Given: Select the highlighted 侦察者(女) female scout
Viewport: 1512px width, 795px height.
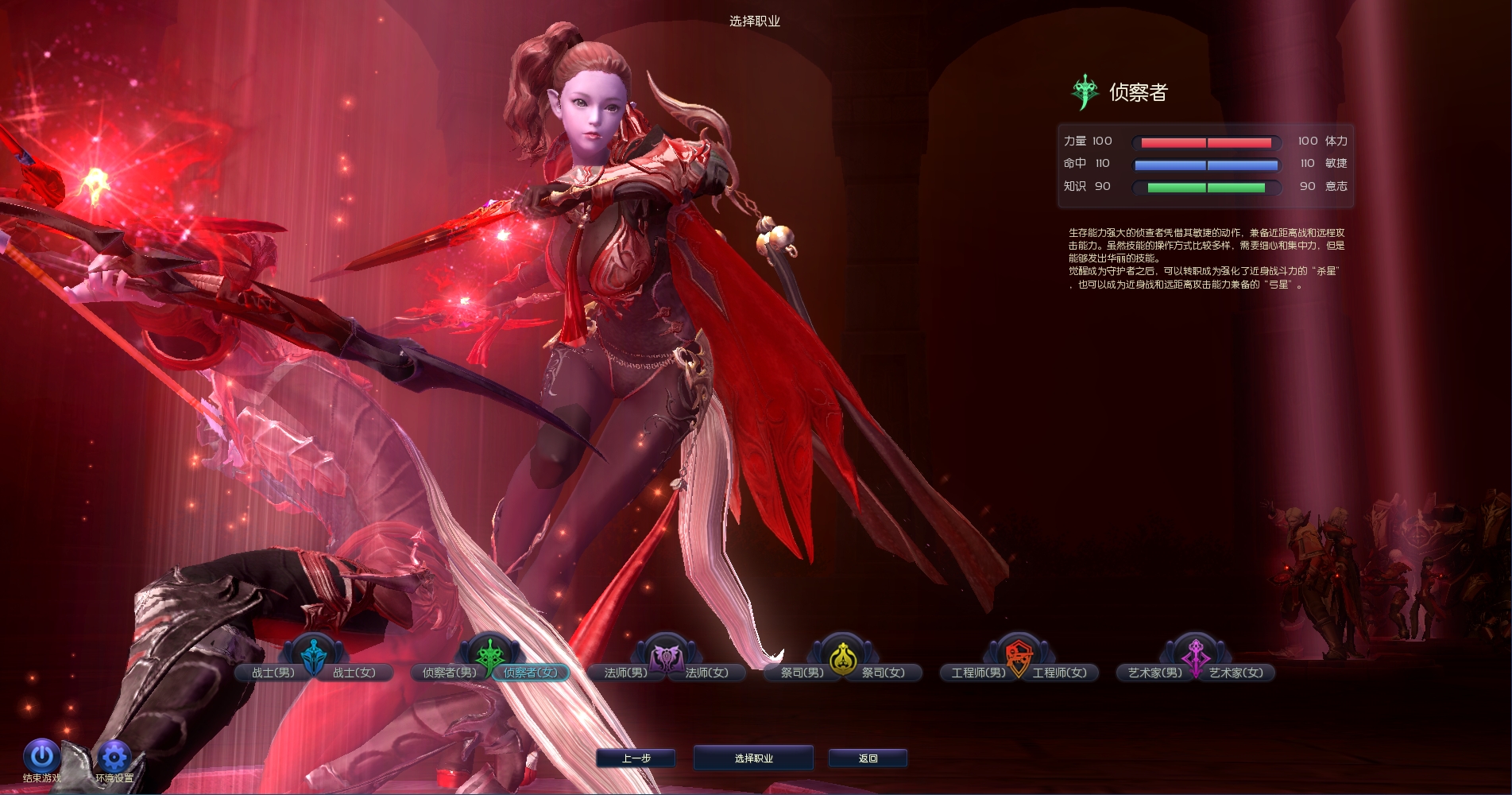Looking at the screenshot, I should click(531, 673).
